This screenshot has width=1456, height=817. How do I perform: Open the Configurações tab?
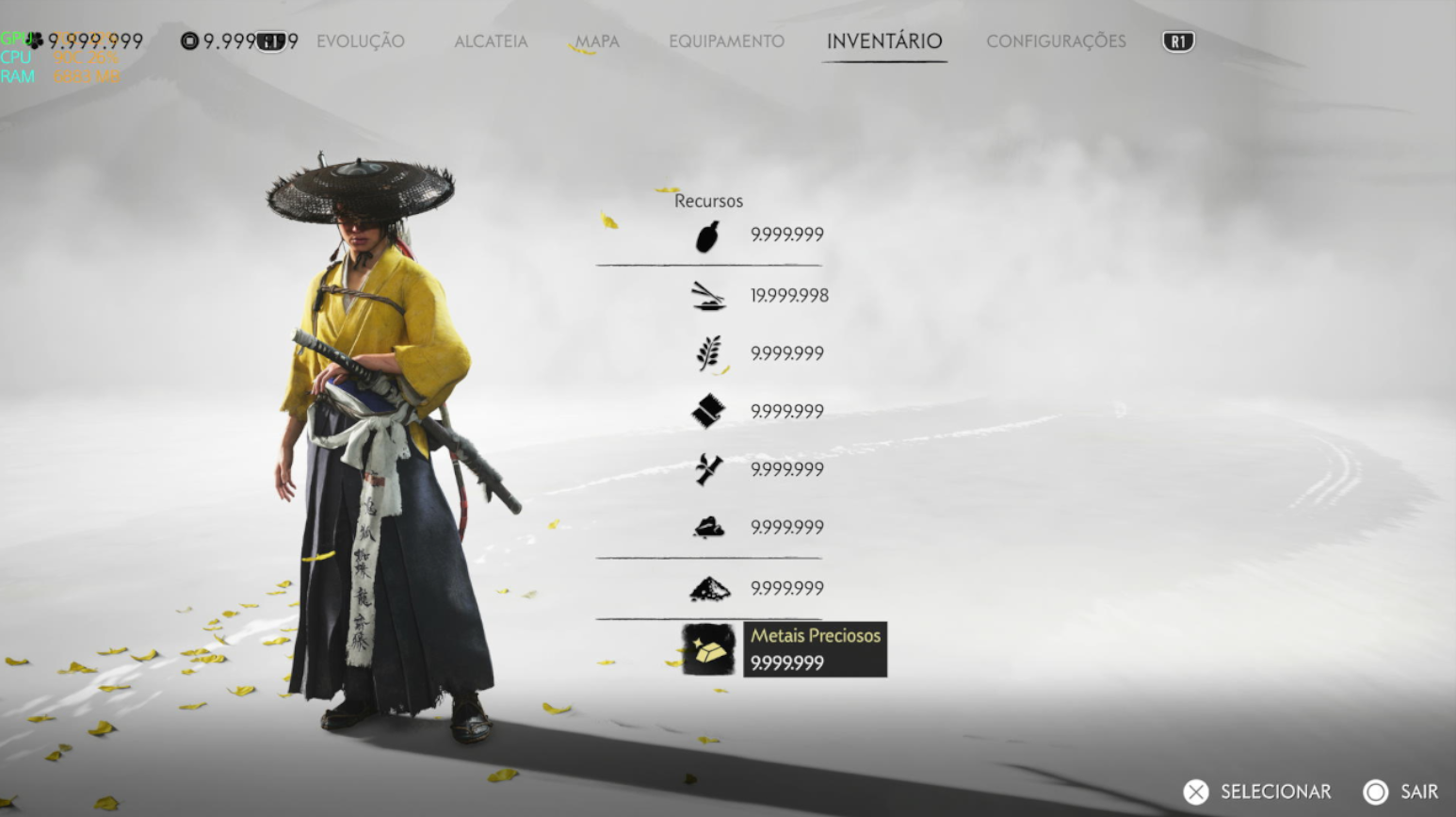(x=1056, y=41)
